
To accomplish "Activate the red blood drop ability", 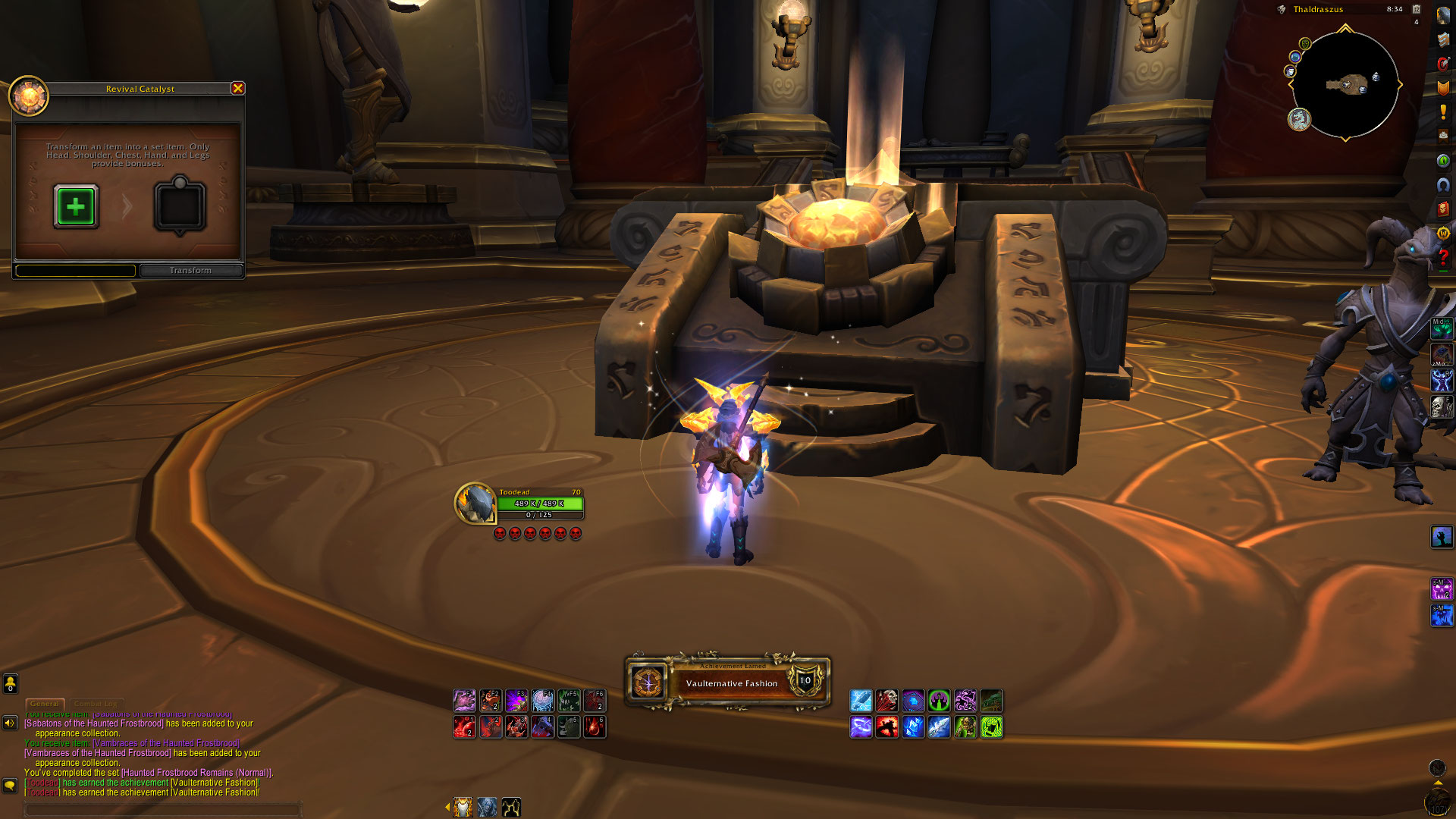I will pos(595,727).
